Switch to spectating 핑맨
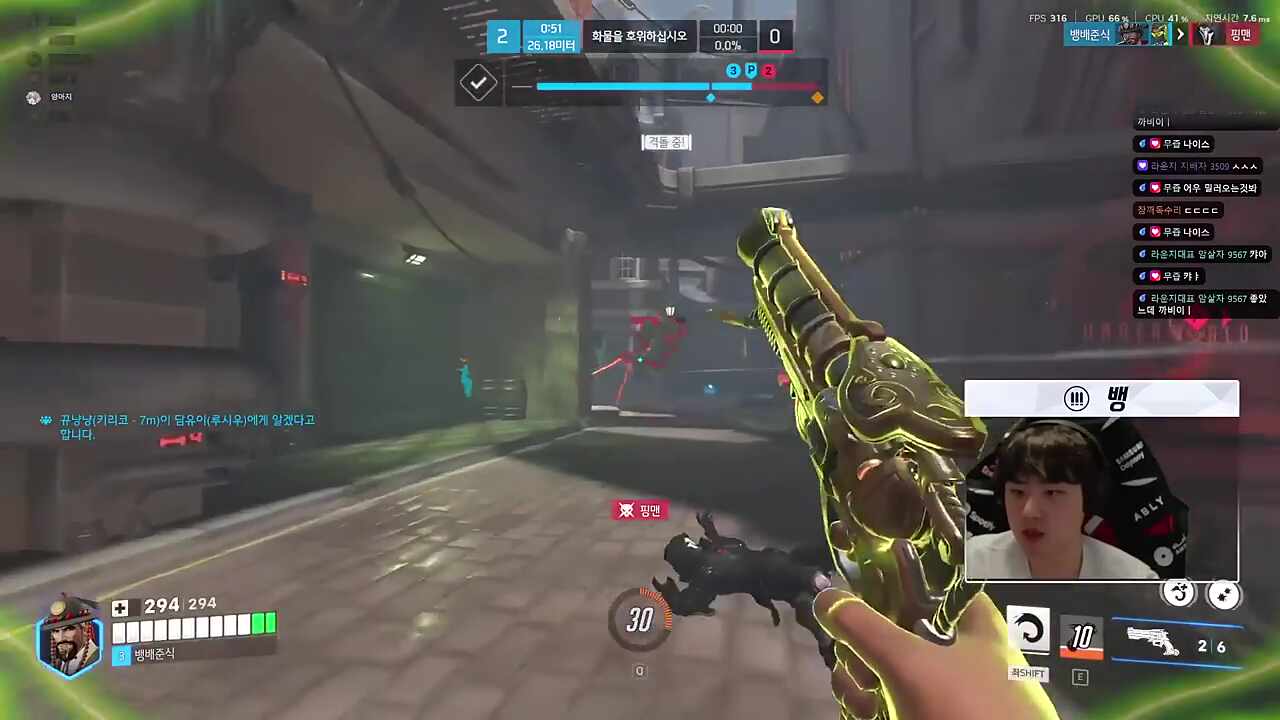 coord(1240,33)
